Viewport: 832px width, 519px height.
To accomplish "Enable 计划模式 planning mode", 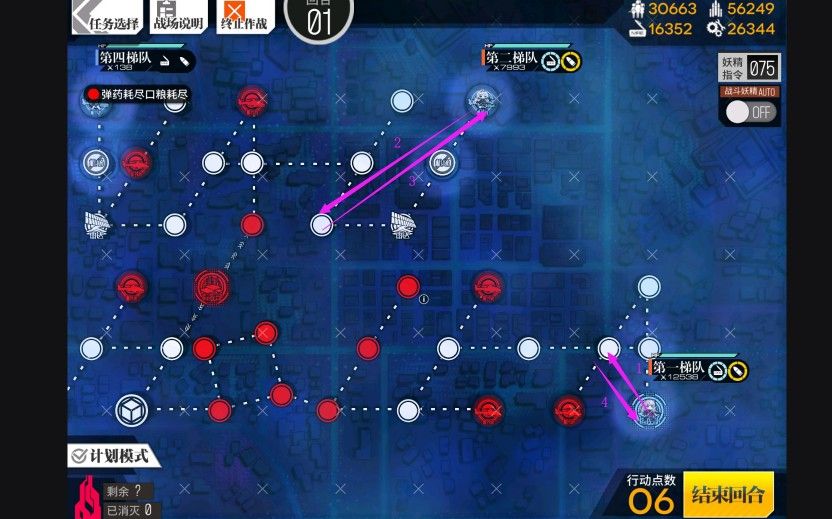I will (114, 456).
